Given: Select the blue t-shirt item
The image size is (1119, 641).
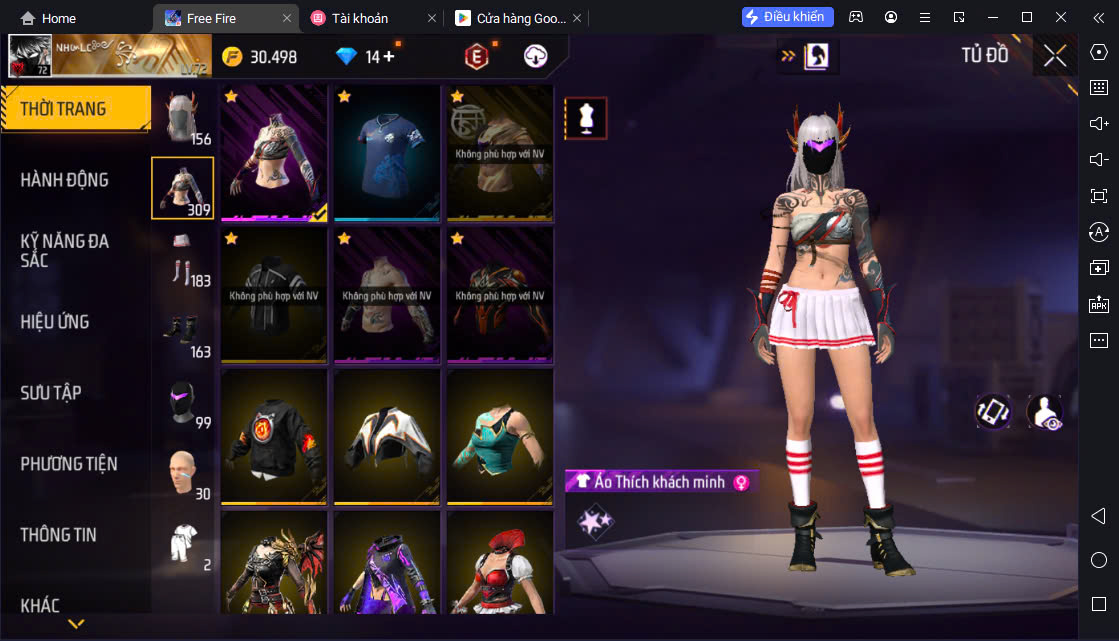Looking at the screenshot, I should pos(387,153).
